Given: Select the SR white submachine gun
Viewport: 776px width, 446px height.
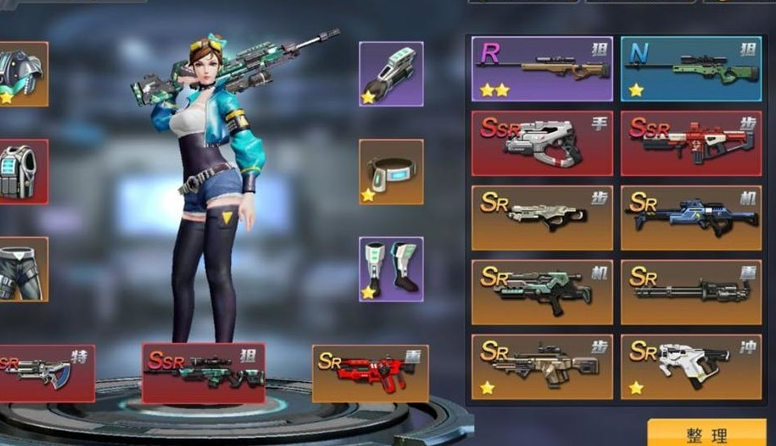Looking at the screenshot, I should (690, 366).
